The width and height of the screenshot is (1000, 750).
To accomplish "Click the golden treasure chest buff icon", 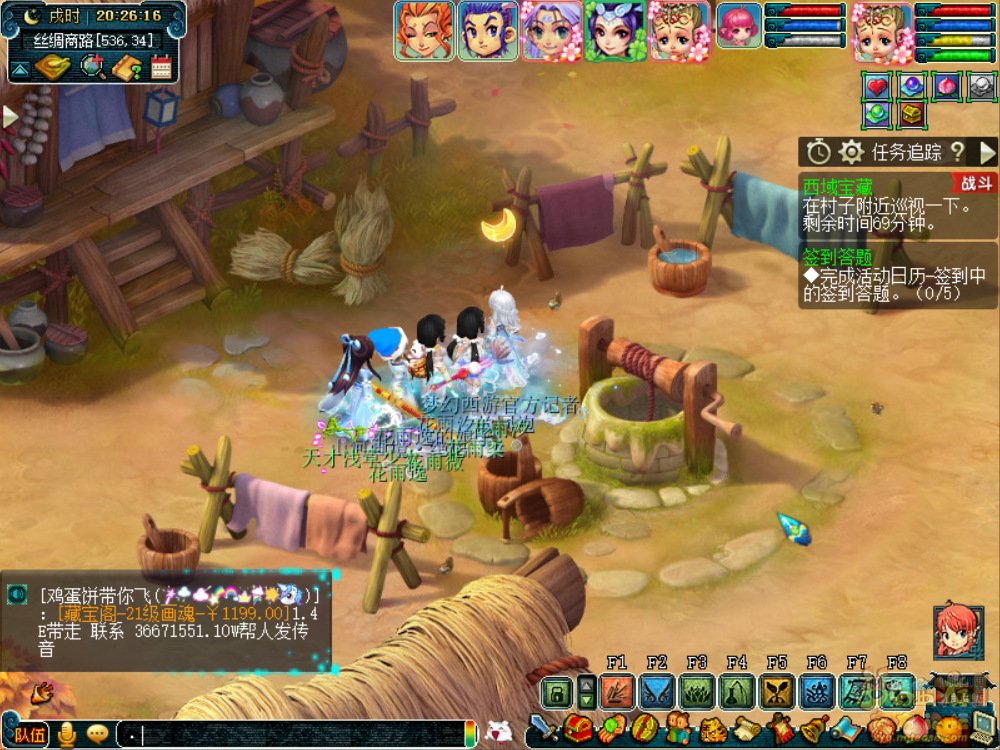I will coord(911,115).
